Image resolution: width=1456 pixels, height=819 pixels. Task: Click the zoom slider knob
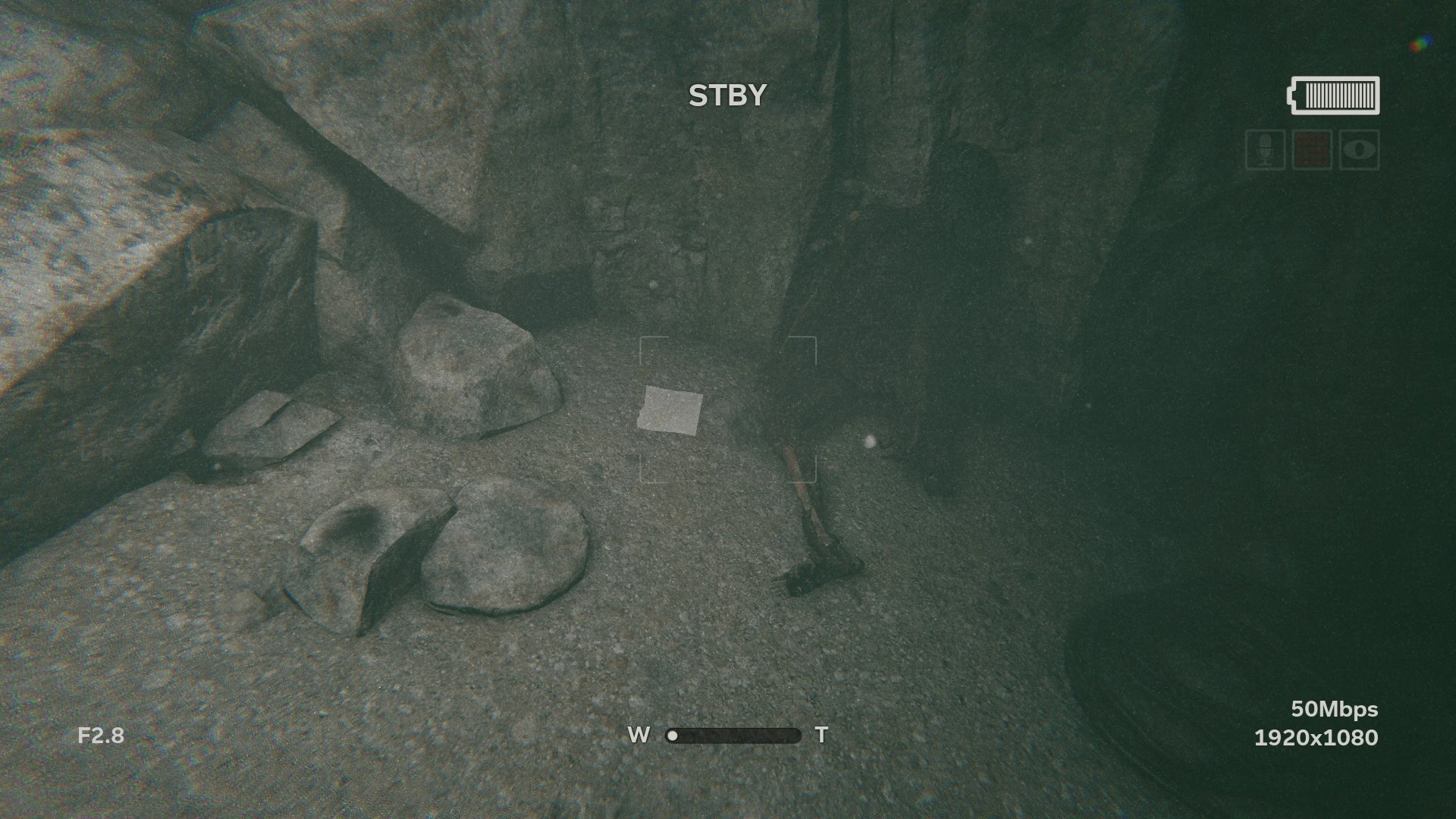(673, 736)
